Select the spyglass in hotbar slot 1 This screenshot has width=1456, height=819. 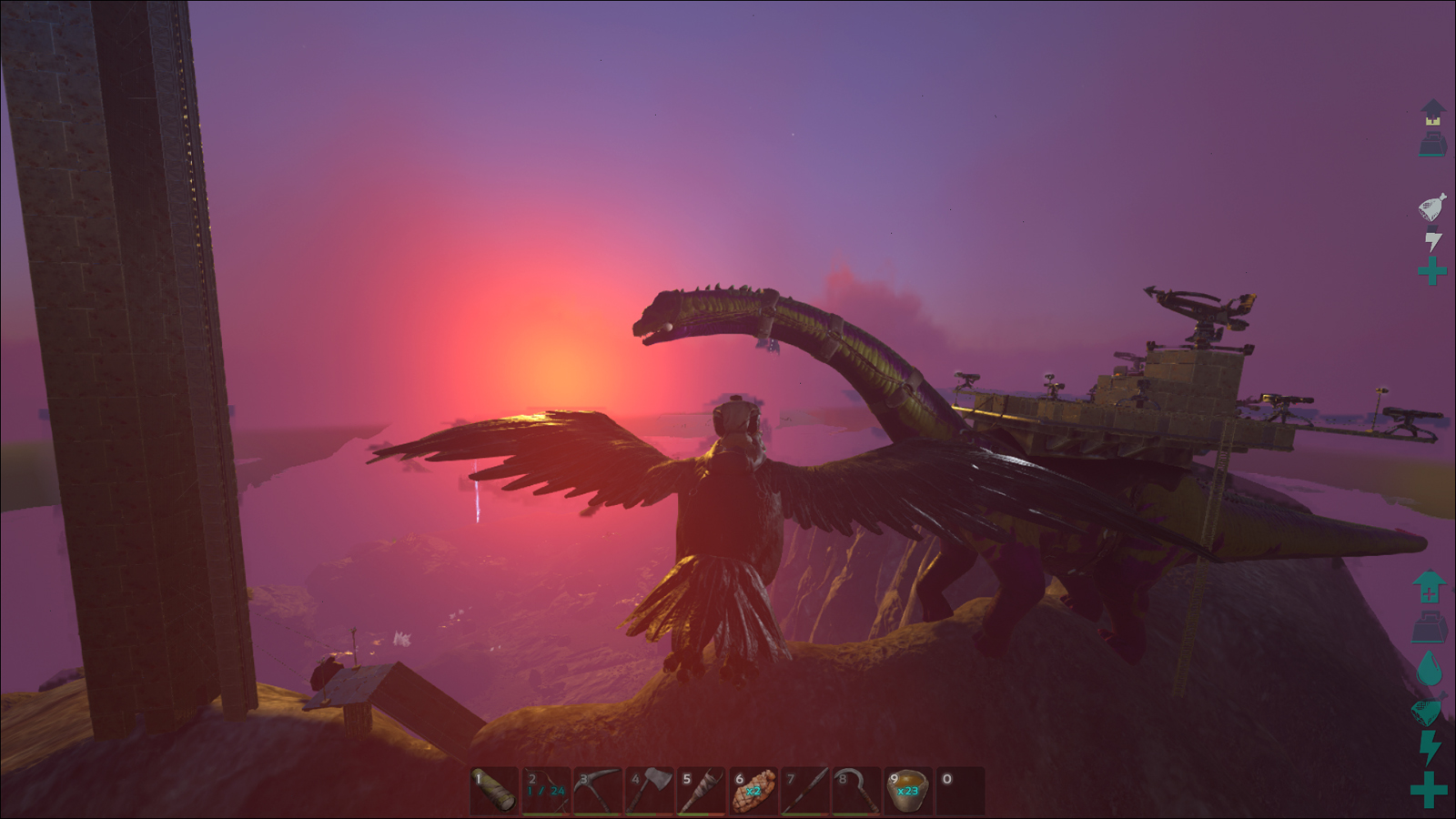(494, 790)
